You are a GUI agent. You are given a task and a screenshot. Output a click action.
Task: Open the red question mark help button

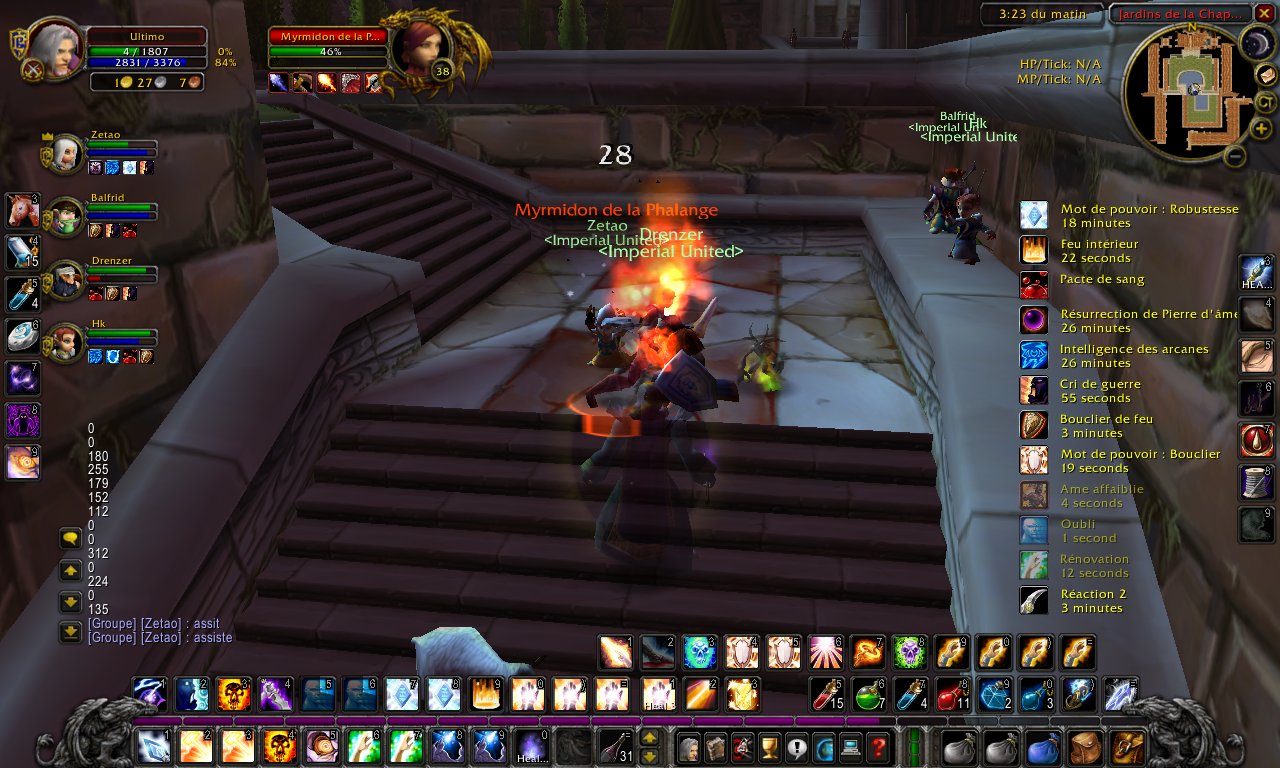(x=877, y=746)
